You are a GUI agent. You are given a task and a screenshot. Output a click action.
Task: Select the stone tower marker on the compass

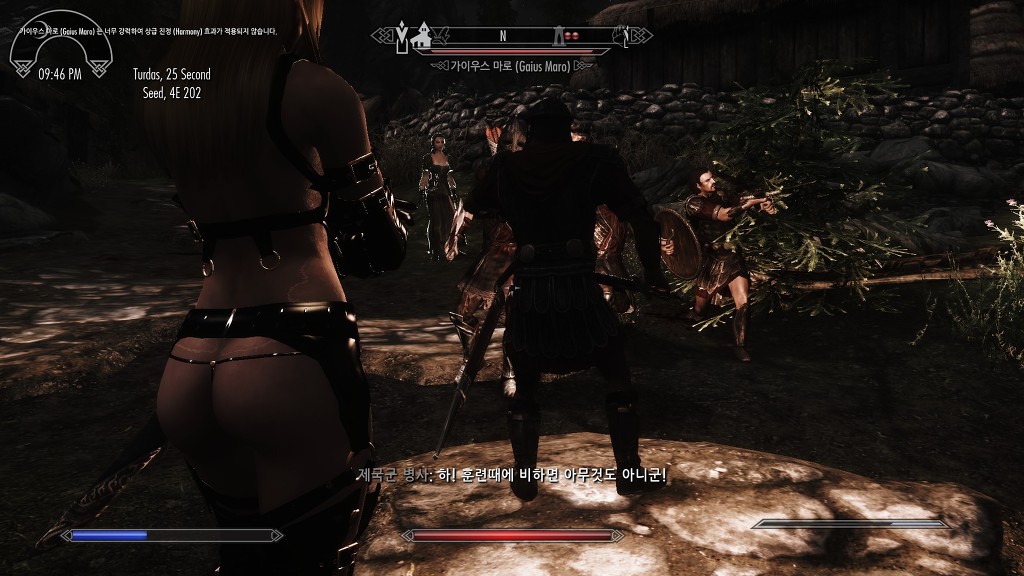556,36
